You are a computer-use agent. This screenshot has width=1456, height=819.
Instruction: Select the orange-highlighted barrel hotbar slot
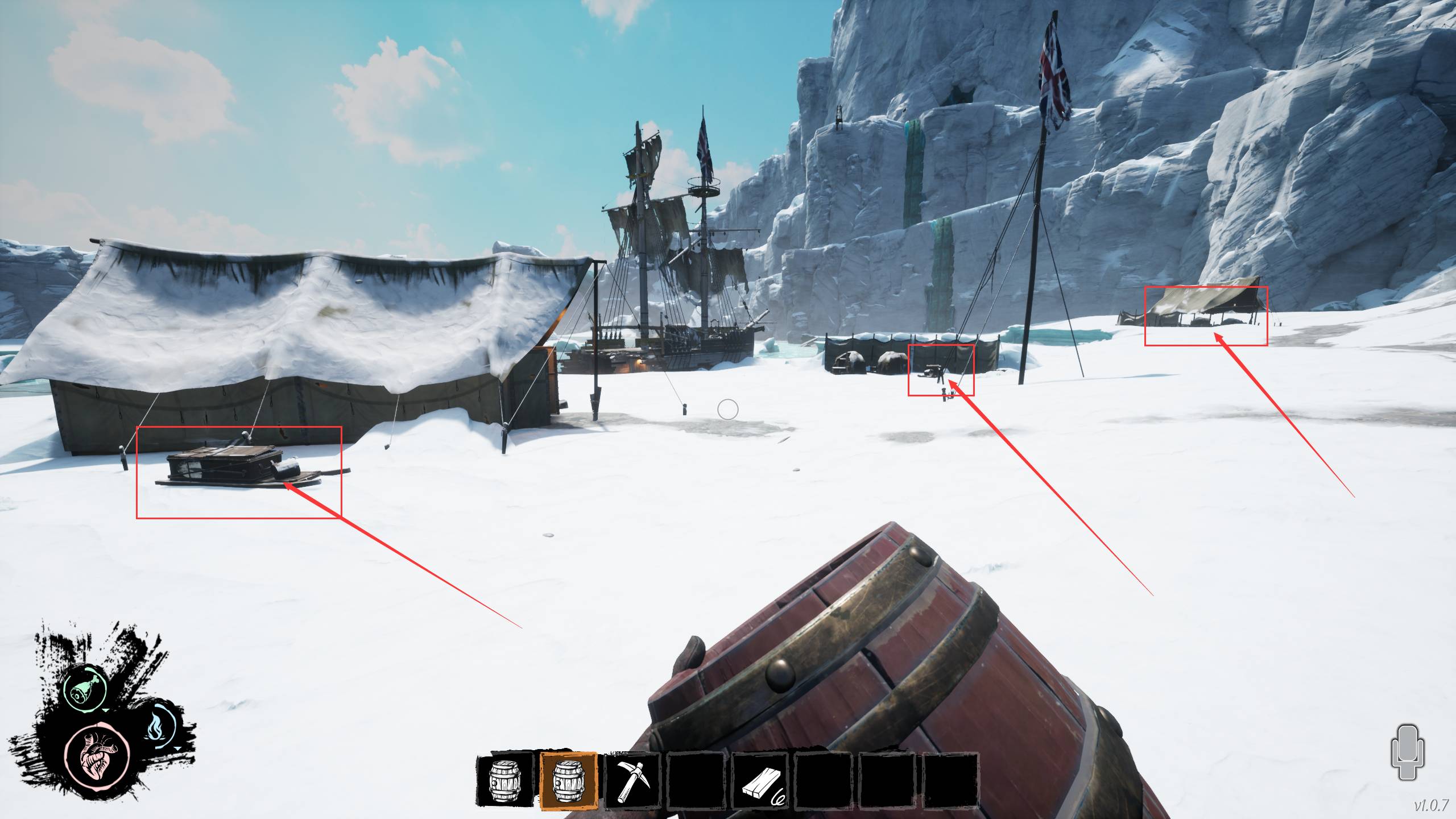[x=568, y=780]
